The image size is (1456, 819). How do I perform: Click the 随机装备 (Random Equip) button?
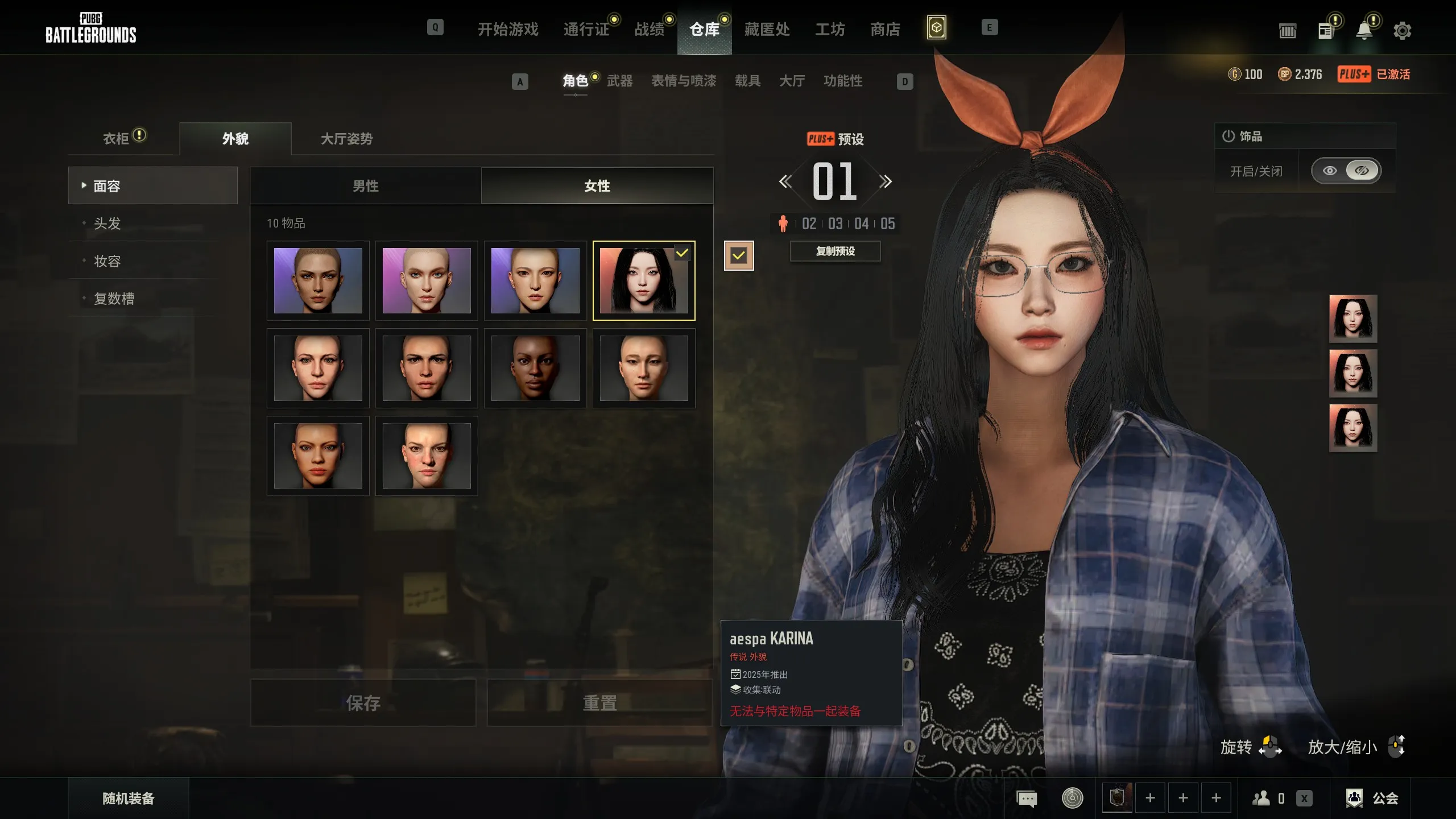[129, 798]
